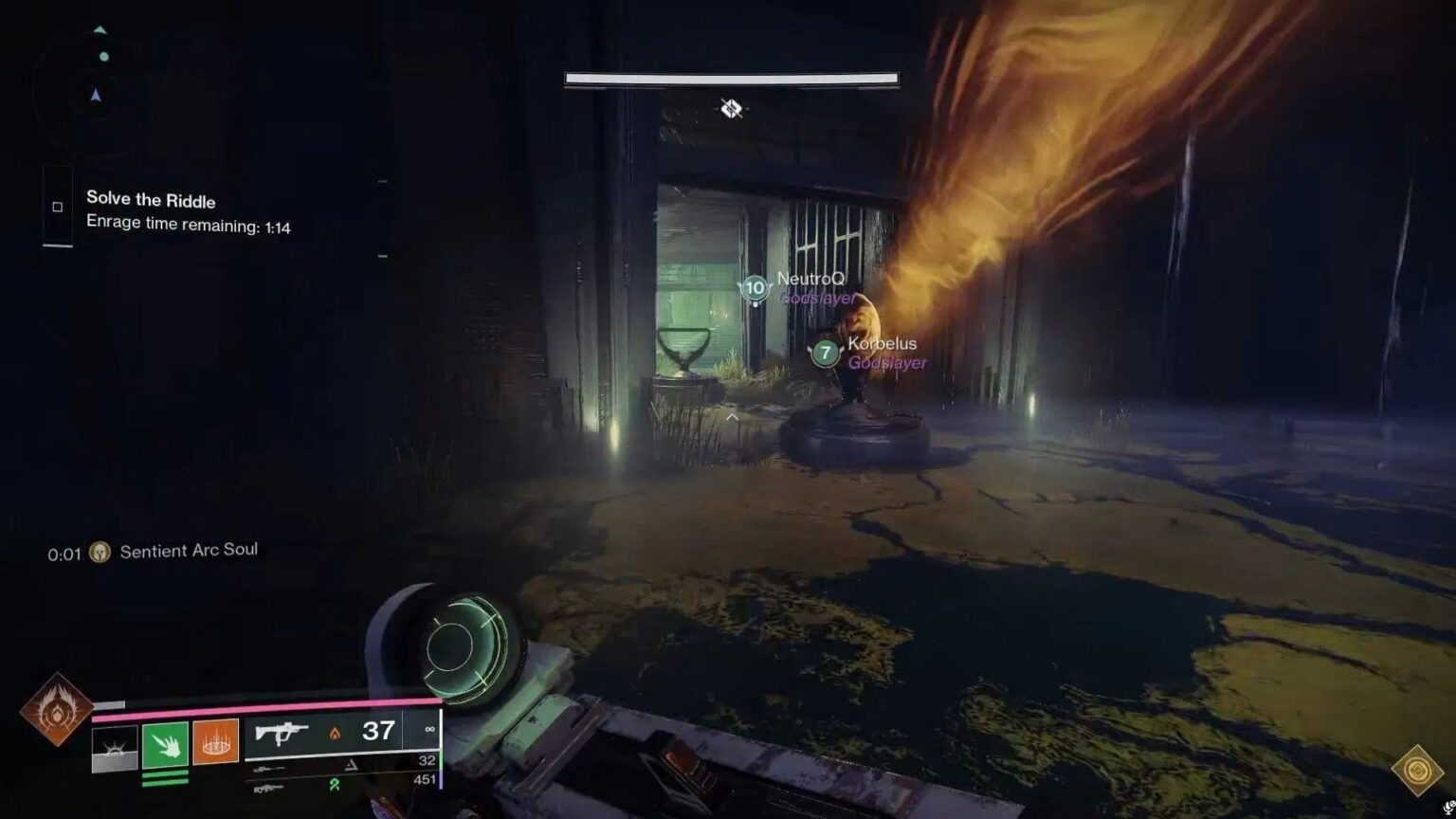1456x819 pixels.
Task: Click the blue player arrow on the minimap
Action: pos(94,95)
